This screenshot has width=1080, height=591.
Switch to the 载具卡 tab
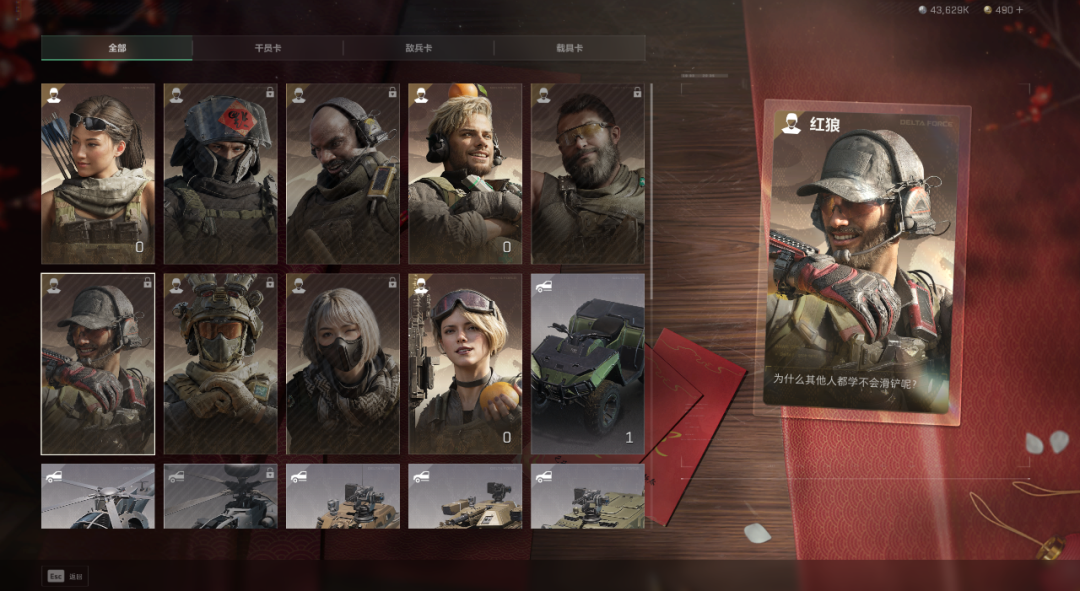pyautogui.click(x=569, y=48)
